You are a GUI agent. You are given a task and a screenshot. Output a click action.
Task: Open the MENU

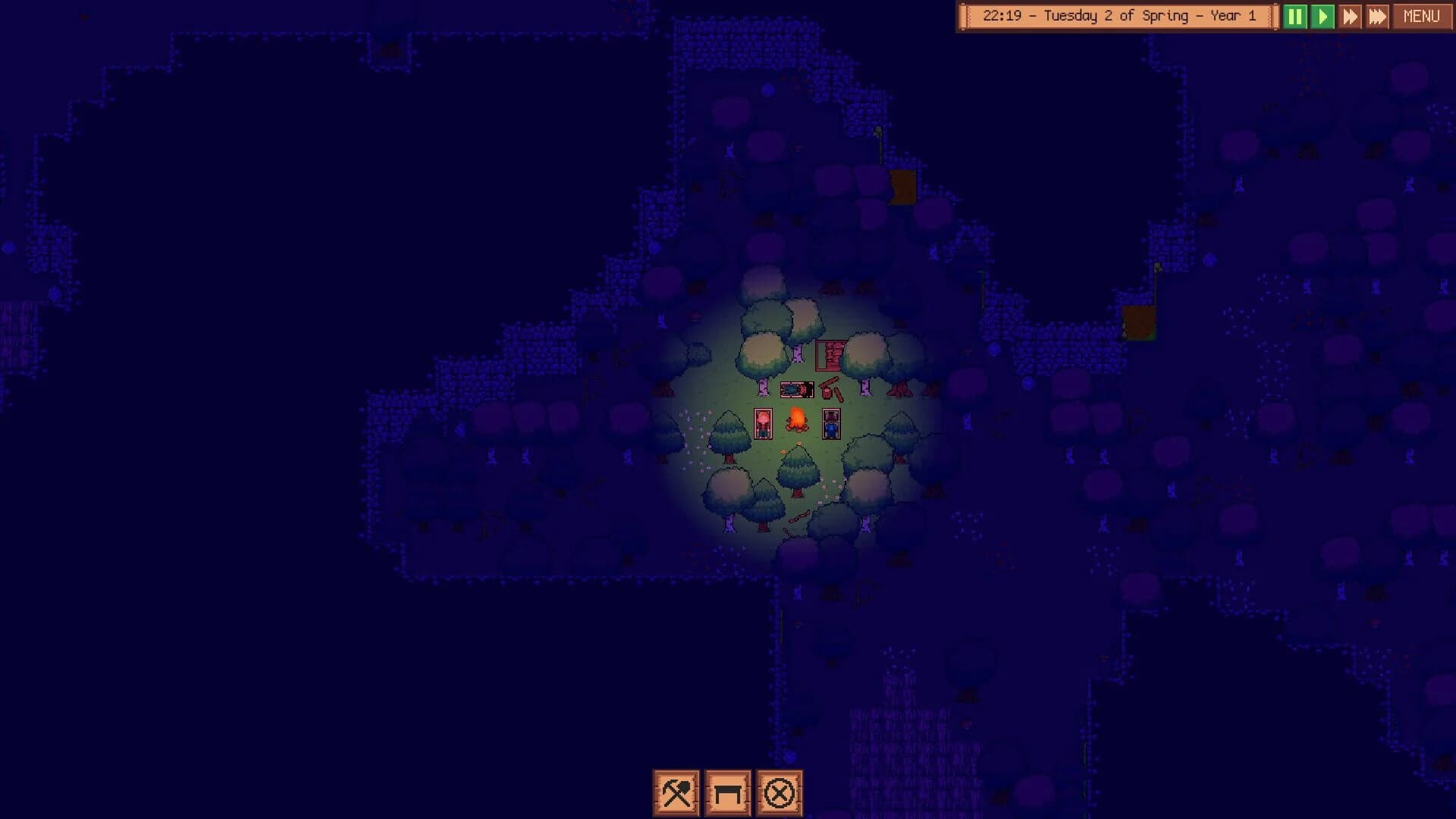click(1421, 16)
